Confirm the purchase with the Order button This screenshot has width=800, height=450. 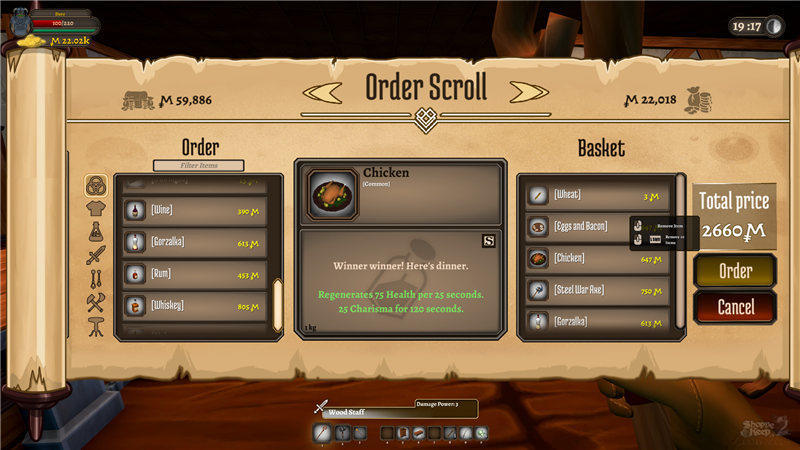point(735,271)
